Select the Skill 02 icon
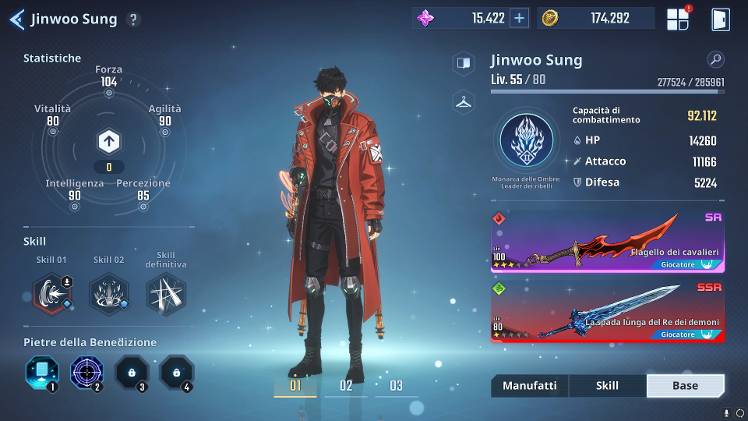This screenshot has width=748, height=421. pos(108,293)
